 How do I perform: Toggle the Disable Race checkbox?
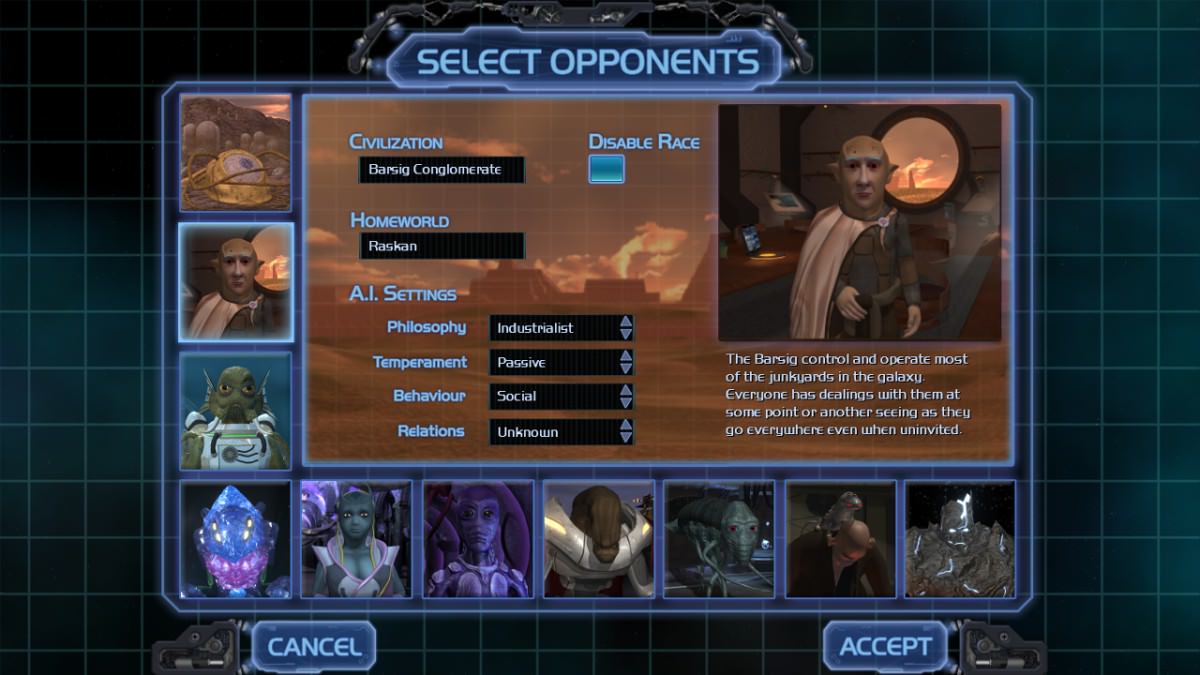(606, 169)
